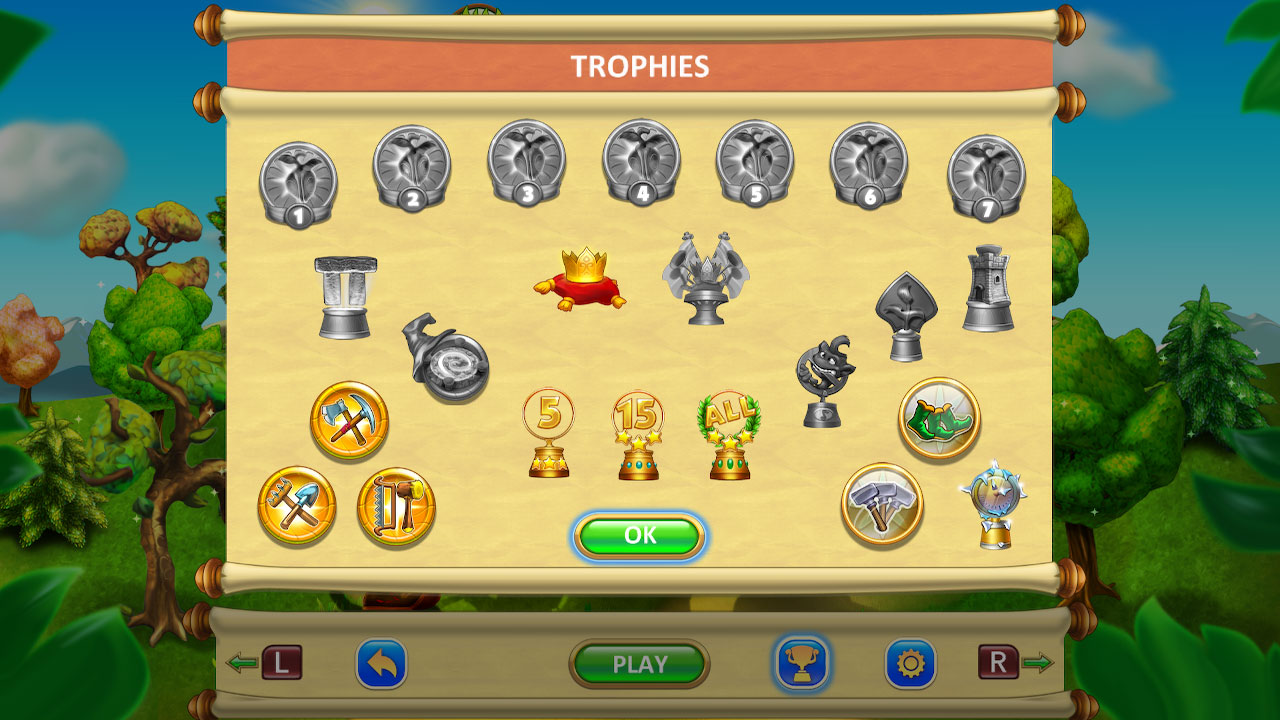Click the crown on red pillow trophy
1280x720 pixels.
click(x=581, y=278)
